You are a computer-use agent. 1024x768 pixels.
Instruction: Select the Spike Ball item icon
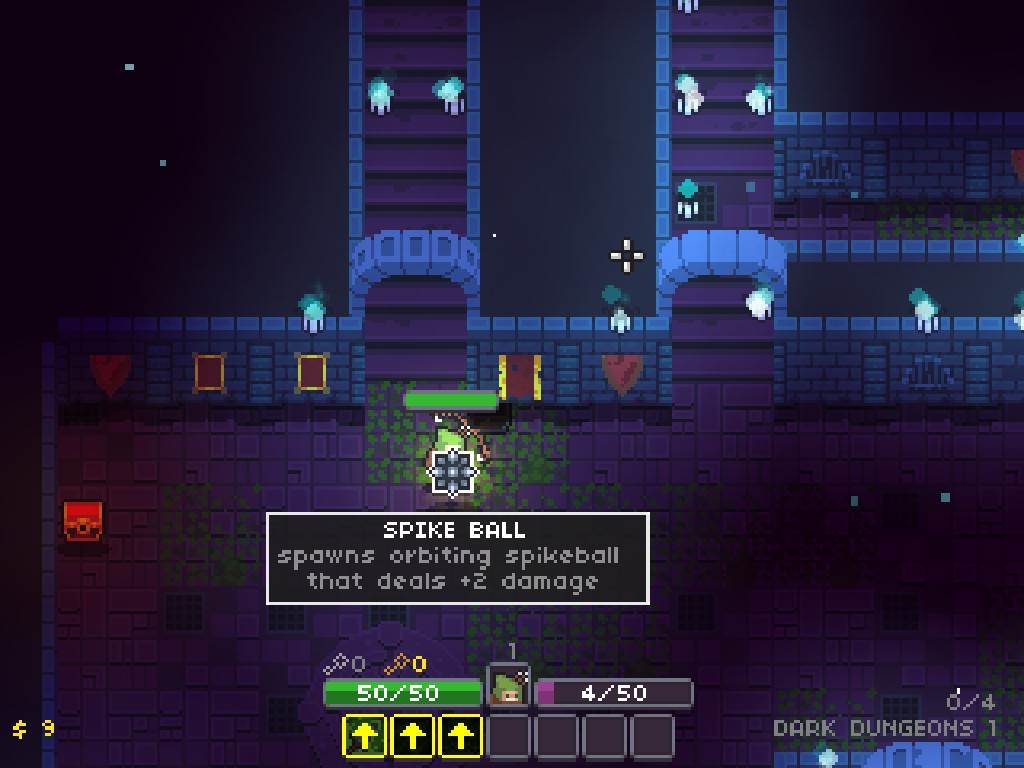[x=452, y=472]
